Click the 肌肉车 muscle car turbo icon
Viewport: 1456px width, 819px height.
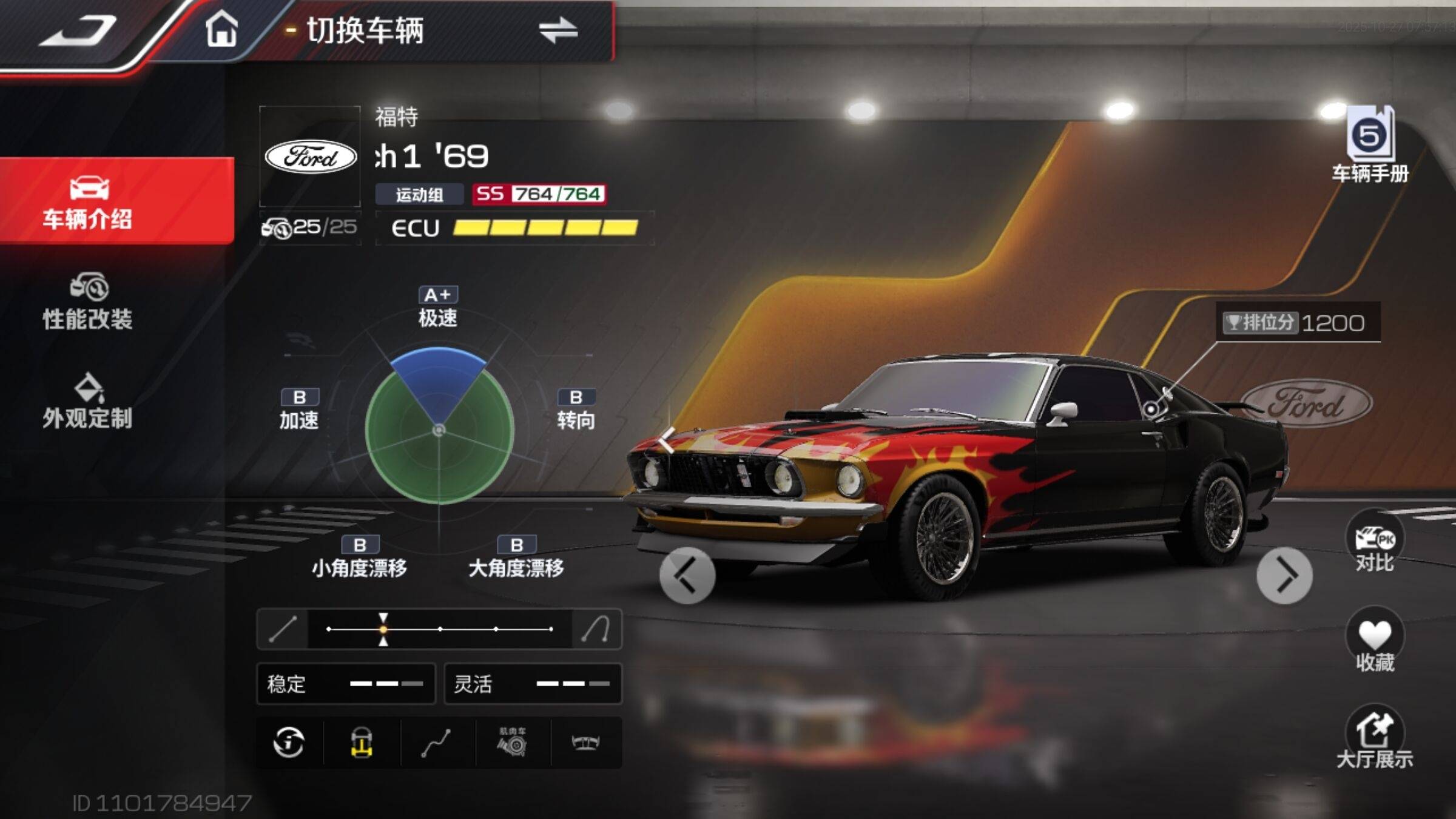click(x=513, y=743)
